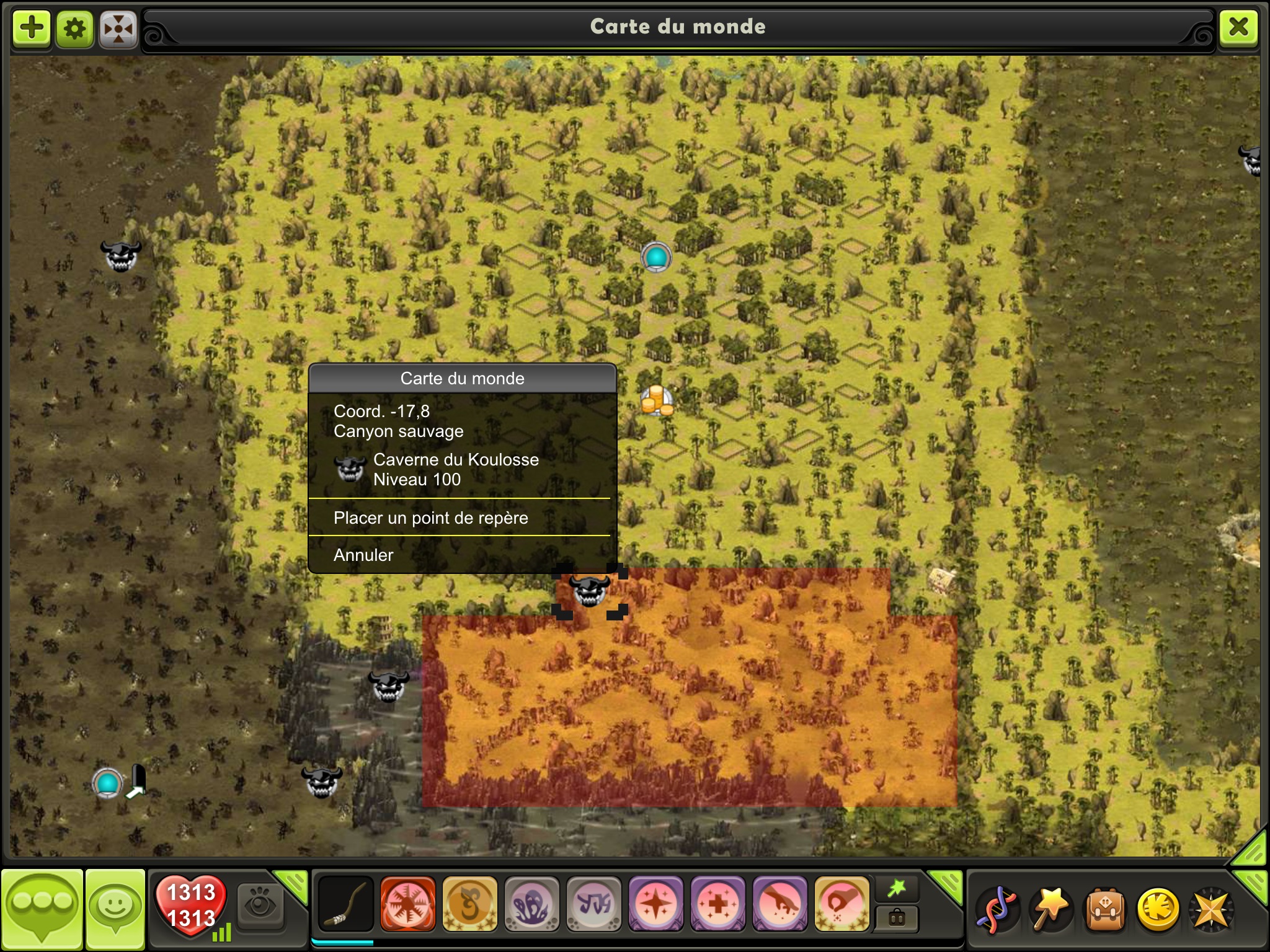Cast the pink four-pointed star spell
This screenshot has width=1270, height=952.
point(655,904)
